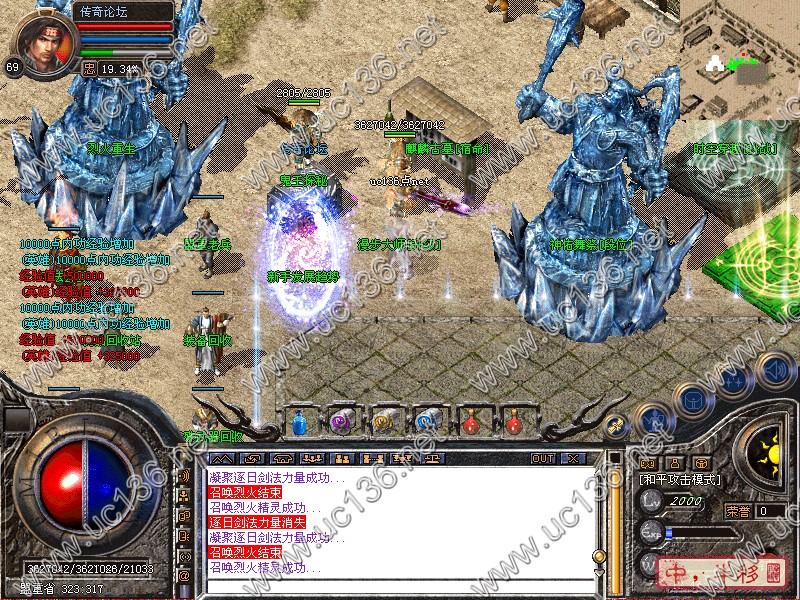Use the blue swirl scroll in the belt
800x600 pixels.
tap(427, 422)
